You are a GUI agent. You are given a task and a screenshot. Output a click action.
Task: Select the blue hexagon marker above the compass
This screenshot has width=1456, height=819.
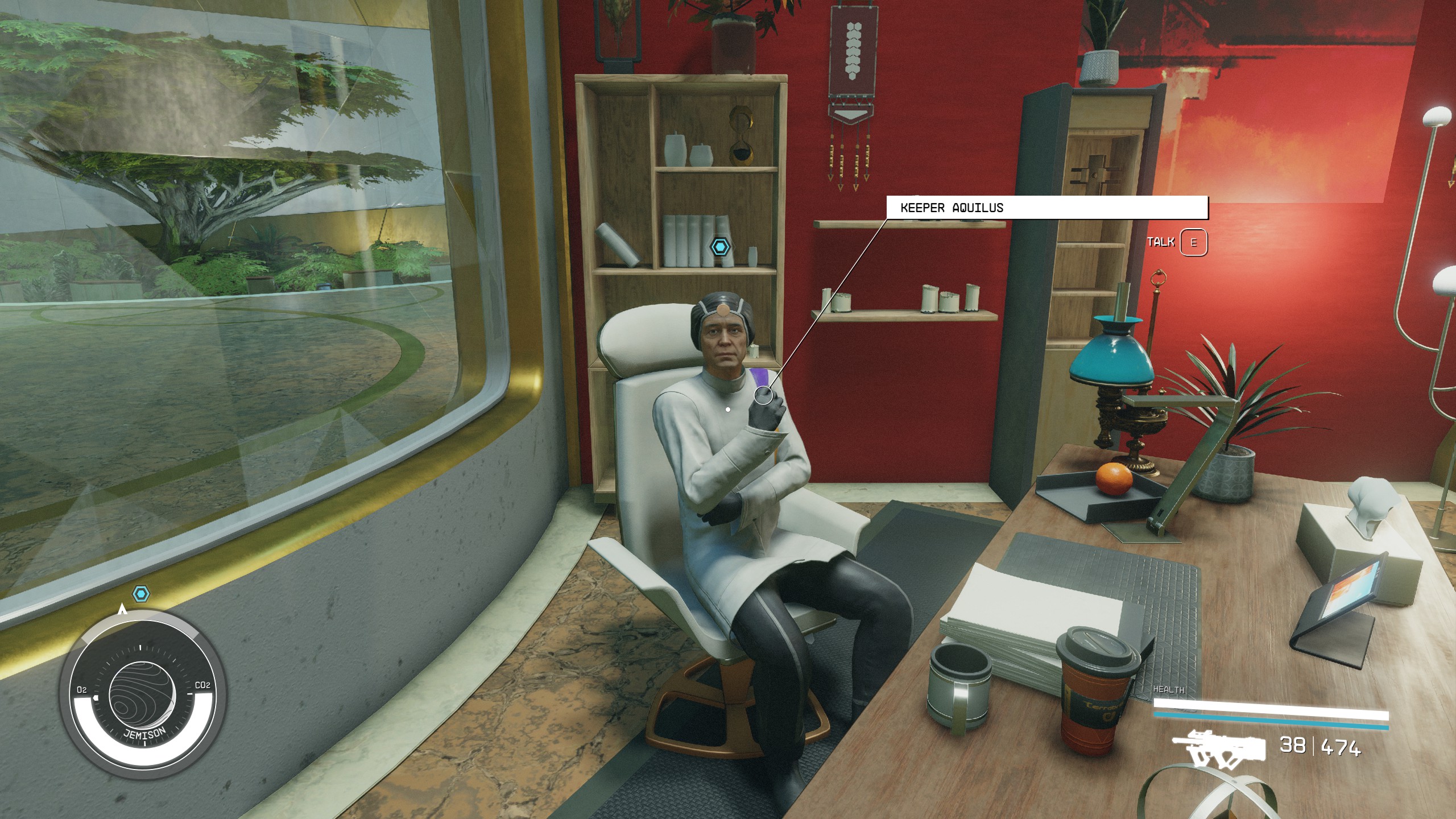click(x=141, y=594)
